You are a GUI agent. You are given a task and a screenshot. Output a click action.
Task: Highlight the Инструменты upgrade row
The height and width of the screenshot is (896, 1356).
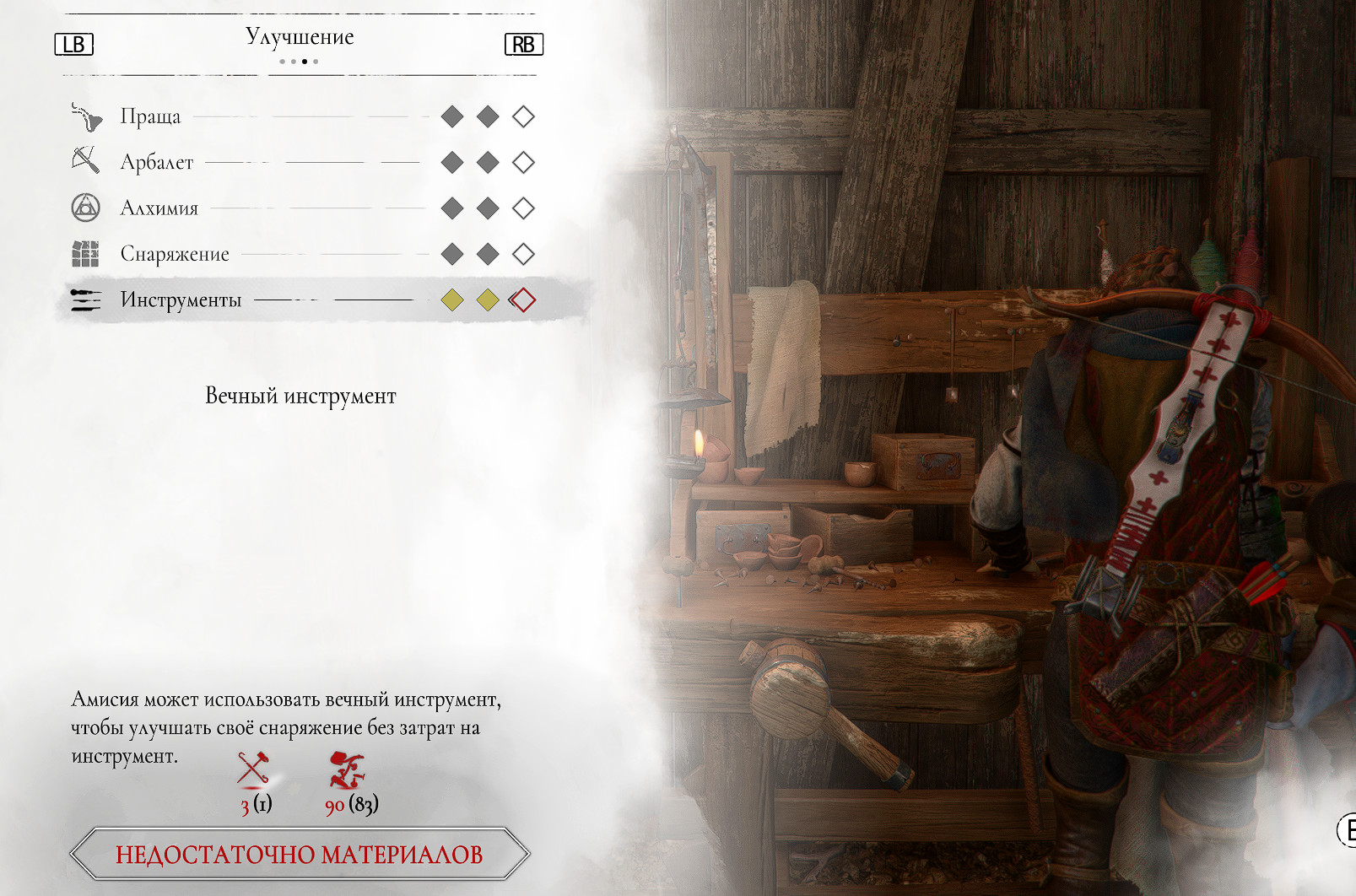[x=181, y=300]
